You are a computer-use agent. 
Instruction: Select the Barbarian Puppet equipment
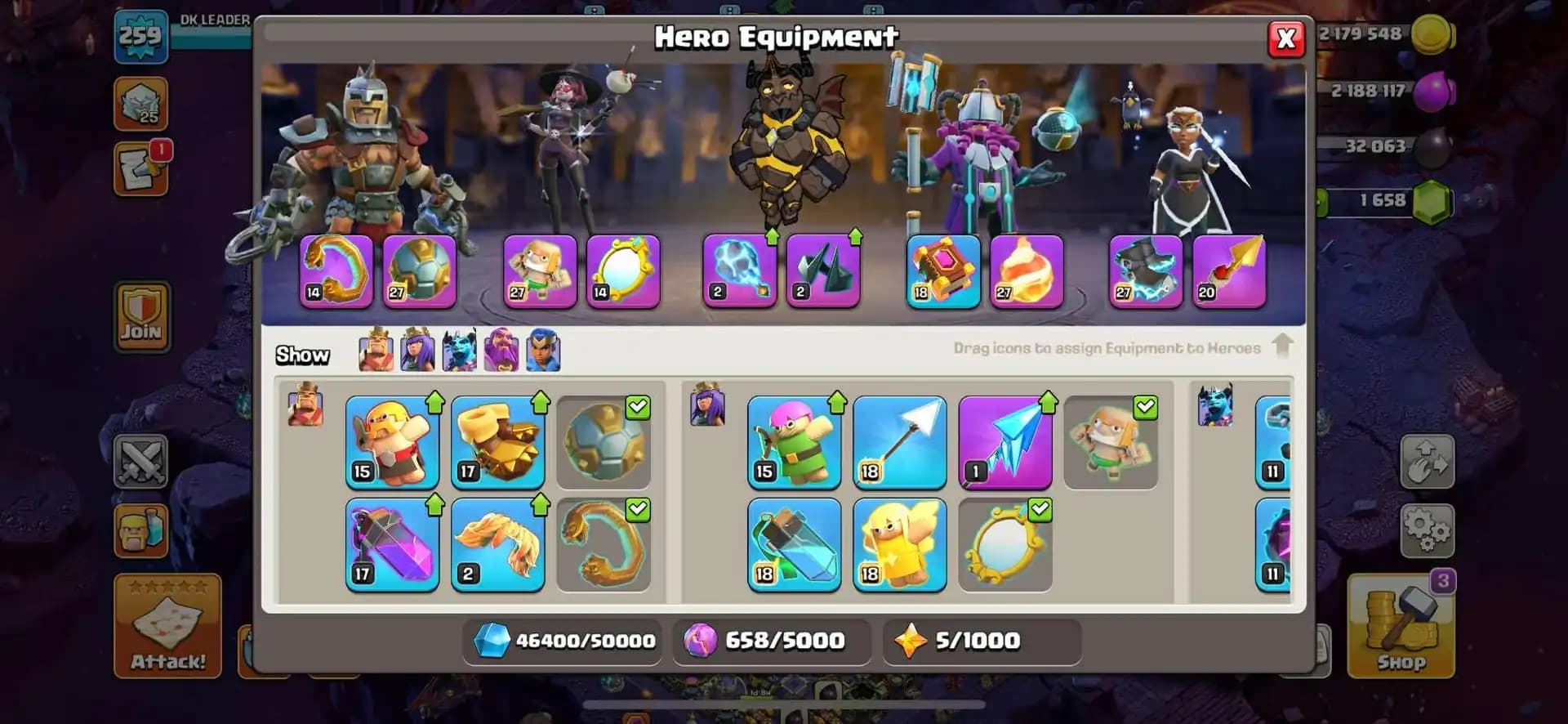pos(392,441)
